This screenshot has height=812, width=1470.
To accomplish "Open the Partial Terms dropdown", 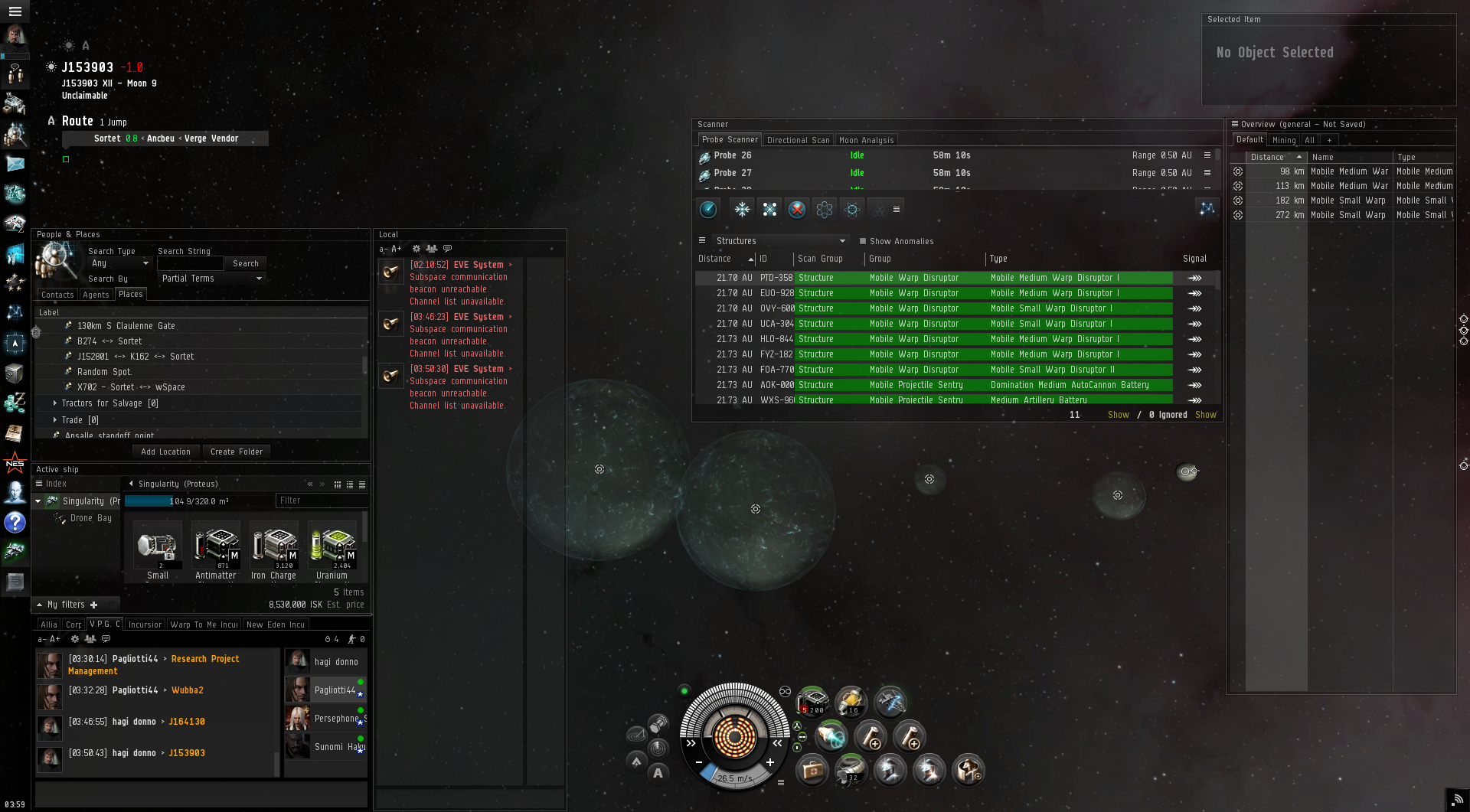I will [211, 279].
